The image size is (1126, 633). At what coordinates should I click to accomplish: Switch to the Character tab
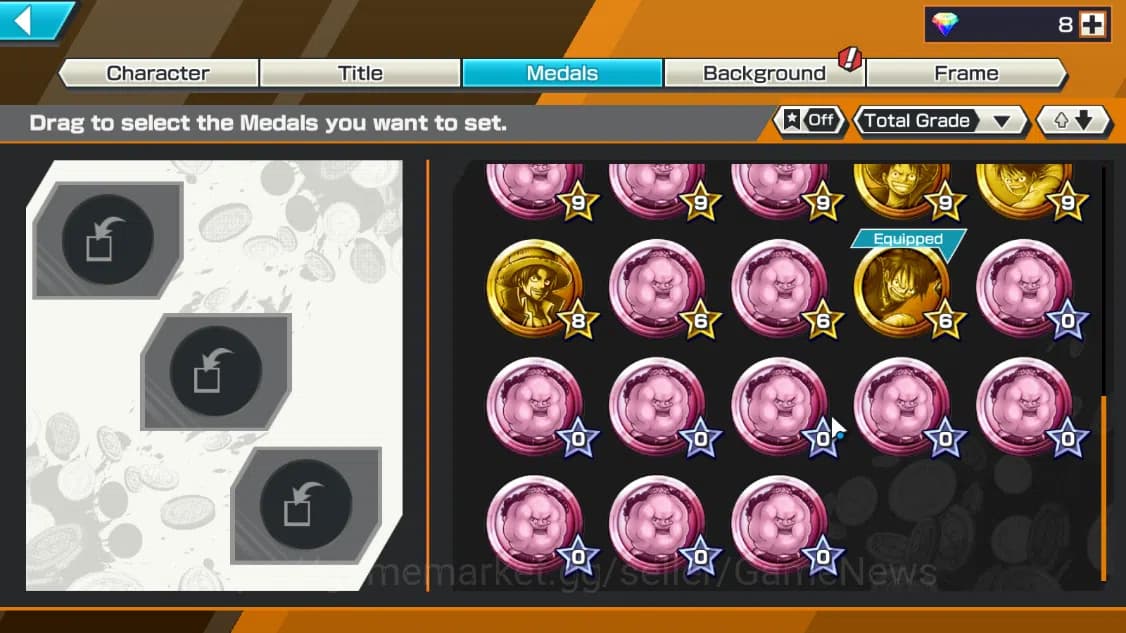[158, 73]
